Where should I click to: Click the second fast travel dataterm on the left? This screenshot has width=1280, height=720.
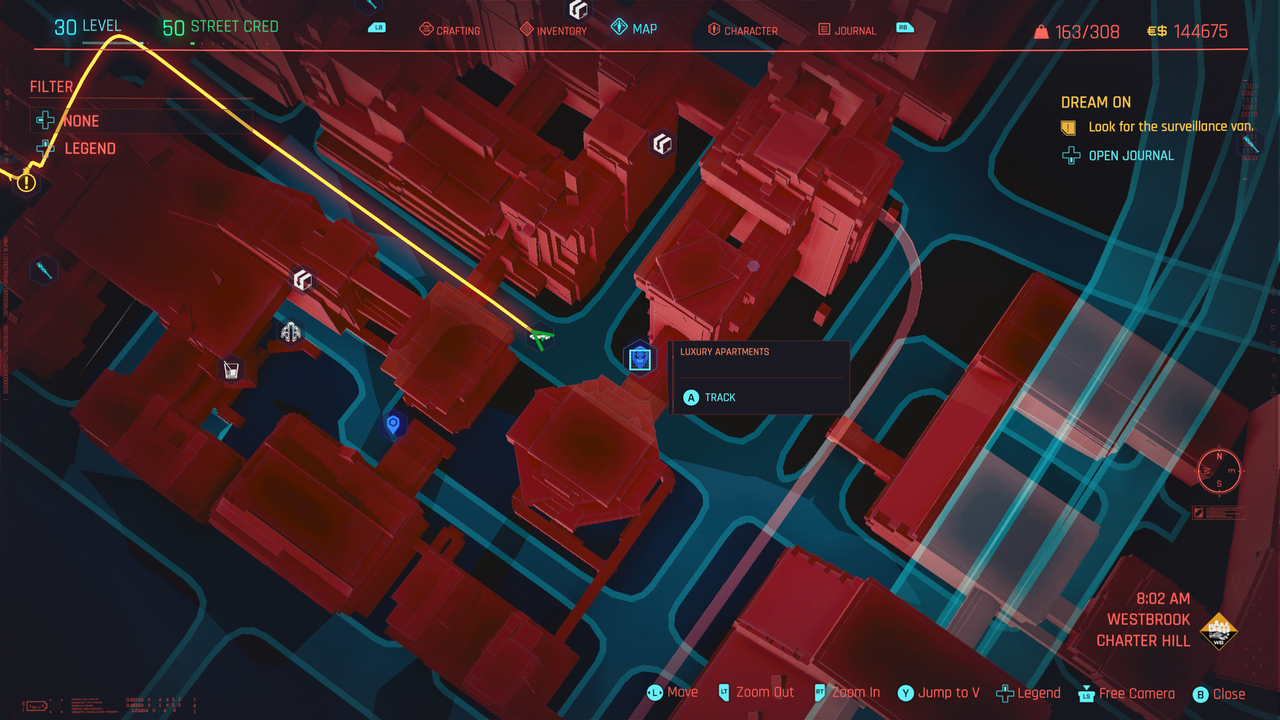303,281
